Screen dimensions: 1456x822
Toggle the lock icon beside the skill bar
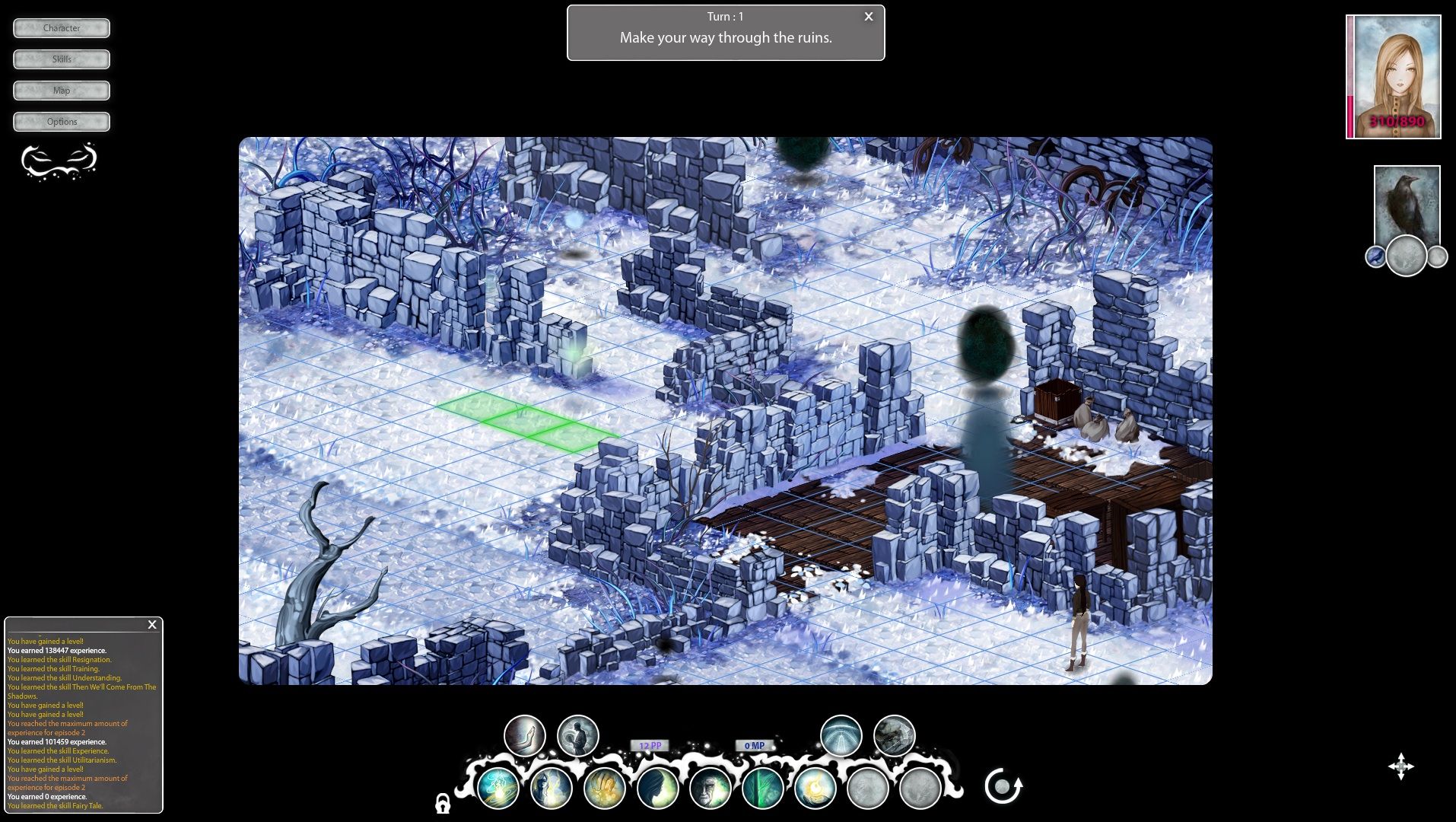443,804
